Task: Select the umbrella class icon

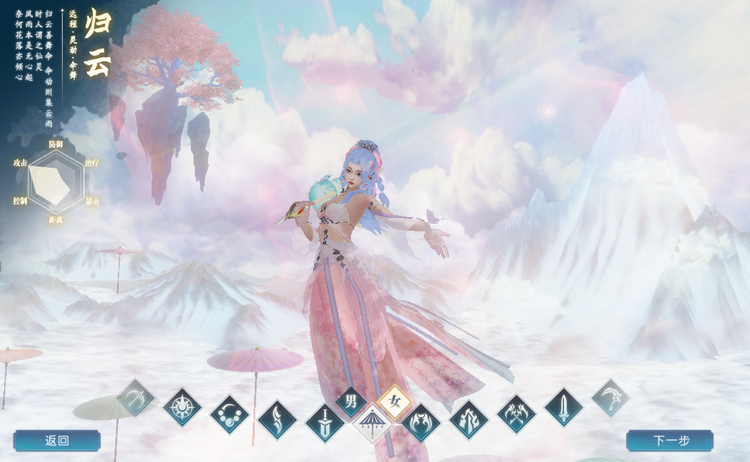Action: click(x=372, y=424)
